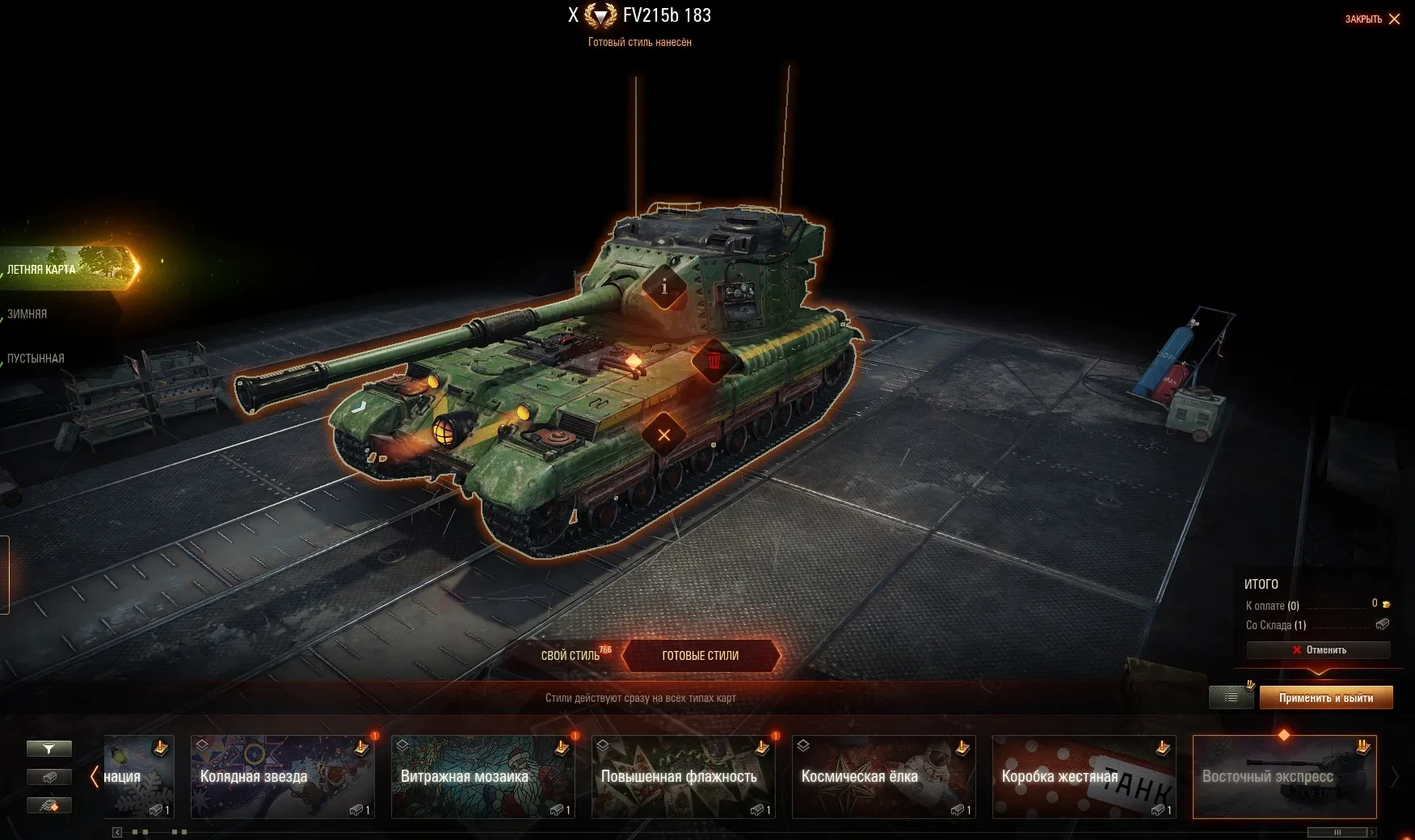Open the style filter funnel button
Viewport: 1415px width, 840px height.
click(x=49, y=749)
